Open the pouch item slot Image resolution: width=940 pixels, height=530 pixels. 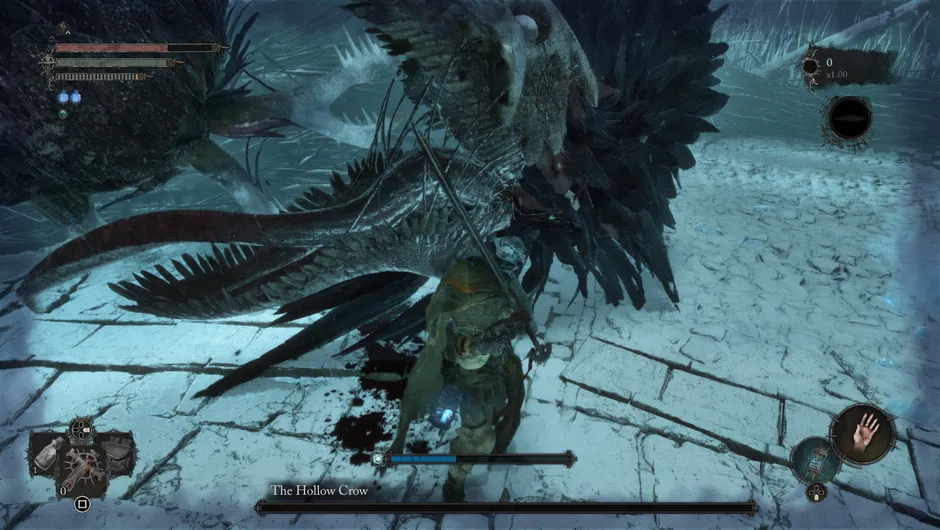click(118, 454)
